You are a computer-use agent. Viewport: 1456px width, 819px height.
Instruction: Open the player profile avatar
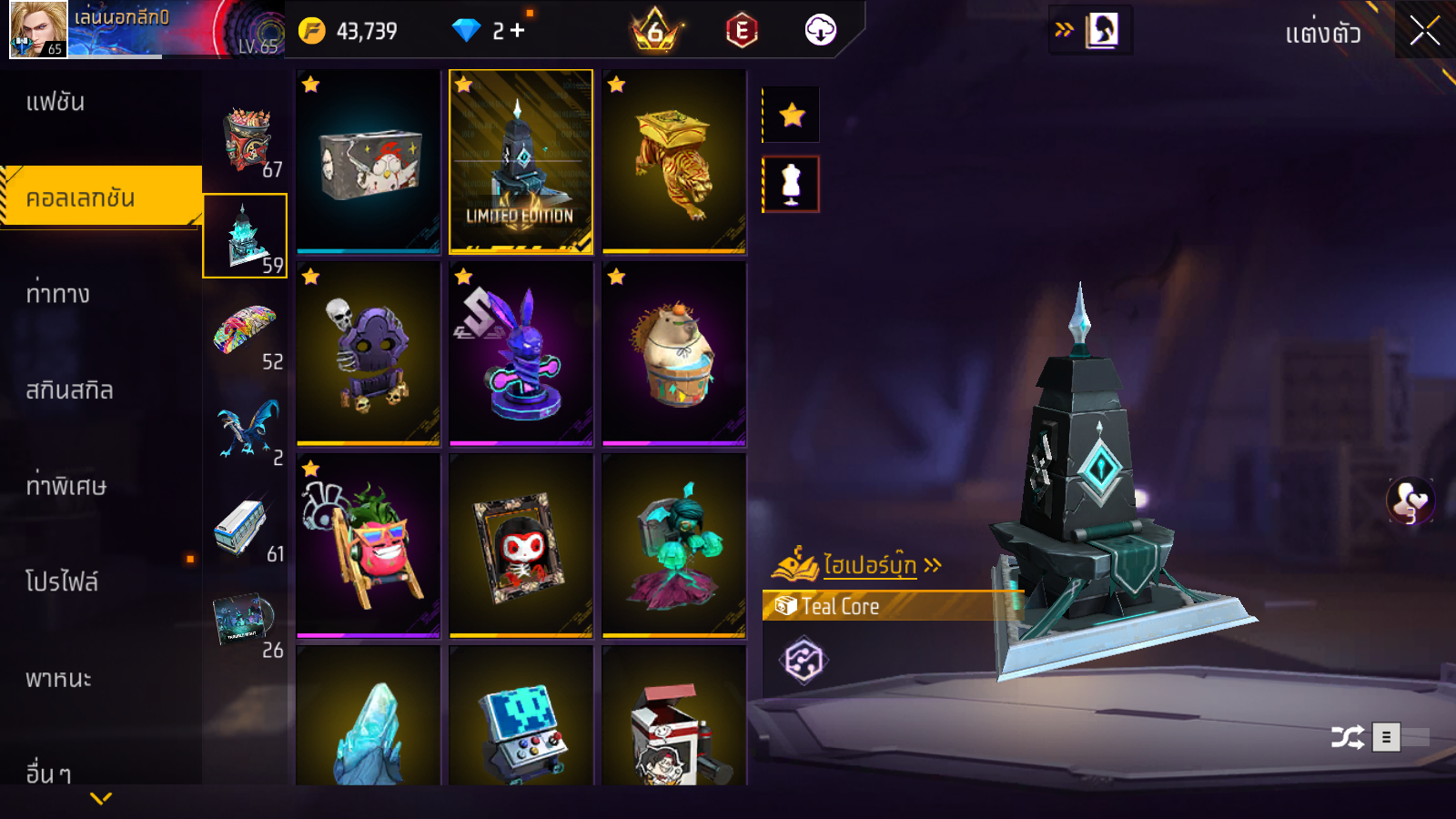click(38, 29)
